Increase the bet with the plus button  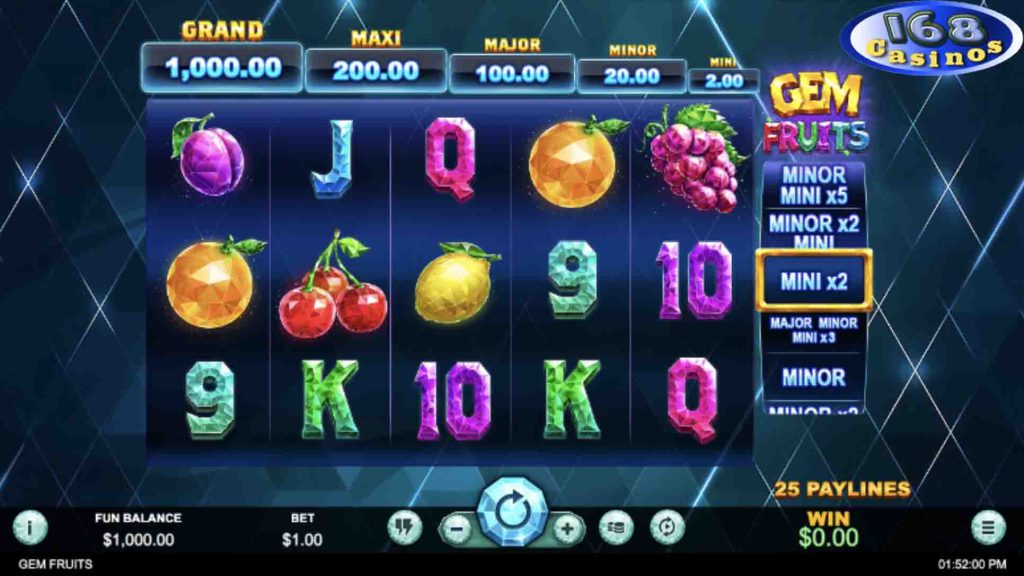coord(567,527)
